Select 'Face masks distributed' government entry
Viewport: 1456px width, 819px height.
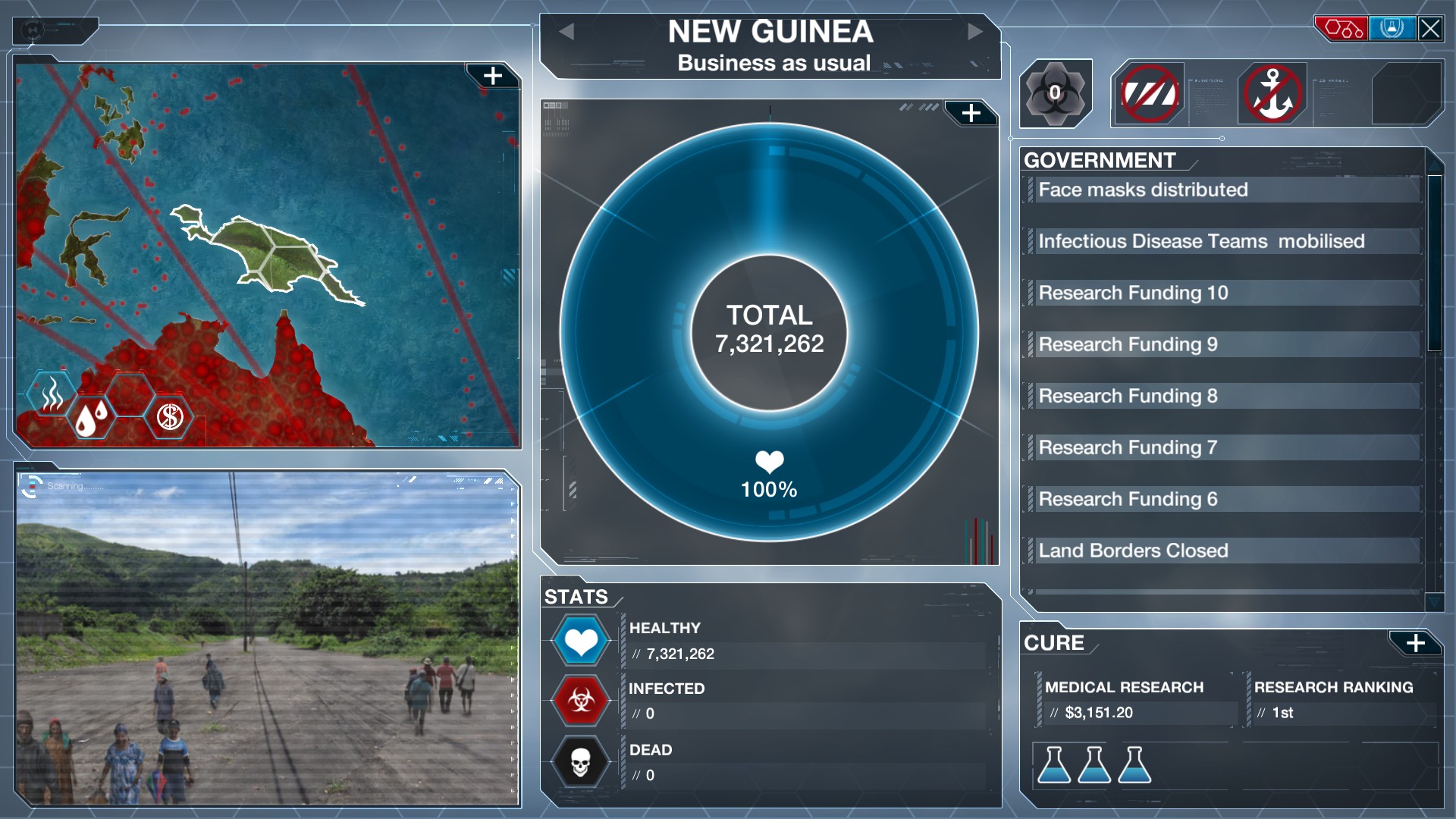click(x=1221, y=190)
